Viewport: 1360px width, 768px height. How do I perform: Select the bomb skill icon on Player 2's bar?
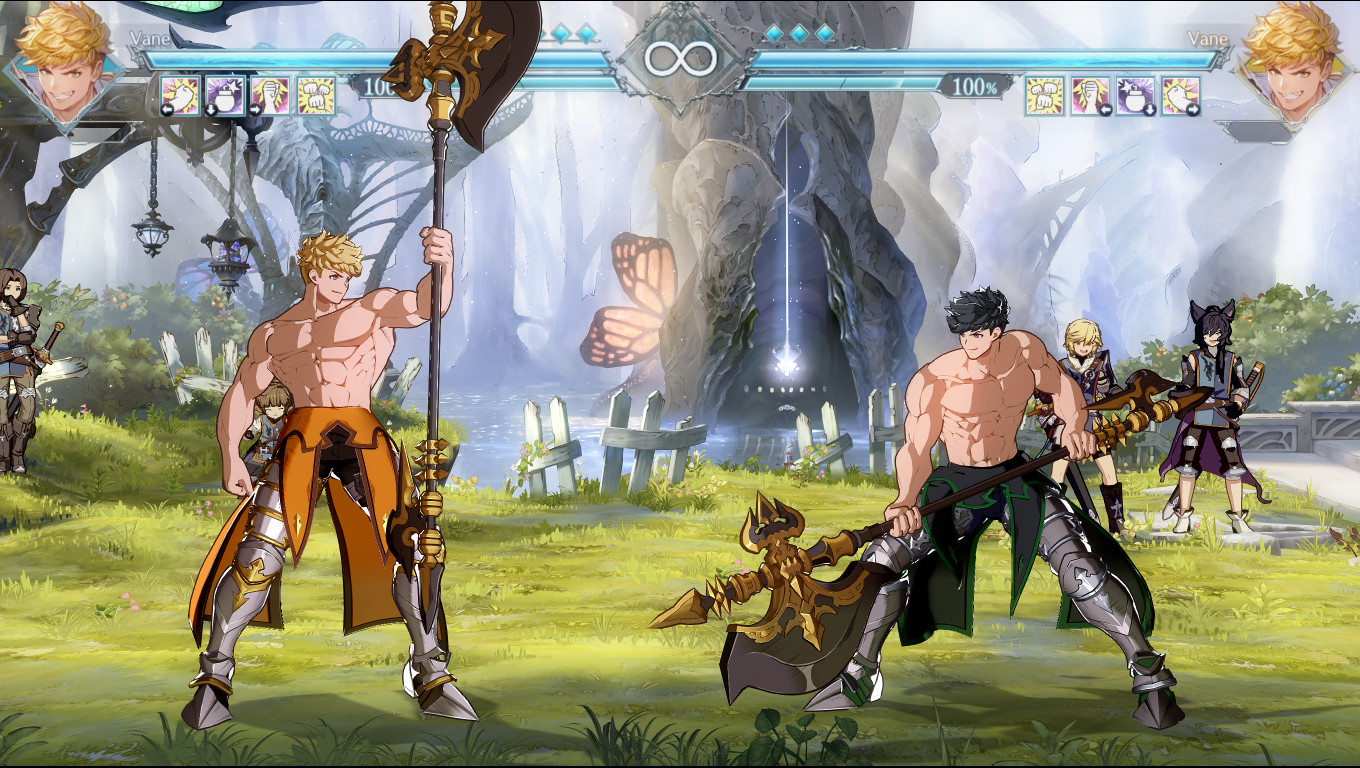coord(1134,96)
